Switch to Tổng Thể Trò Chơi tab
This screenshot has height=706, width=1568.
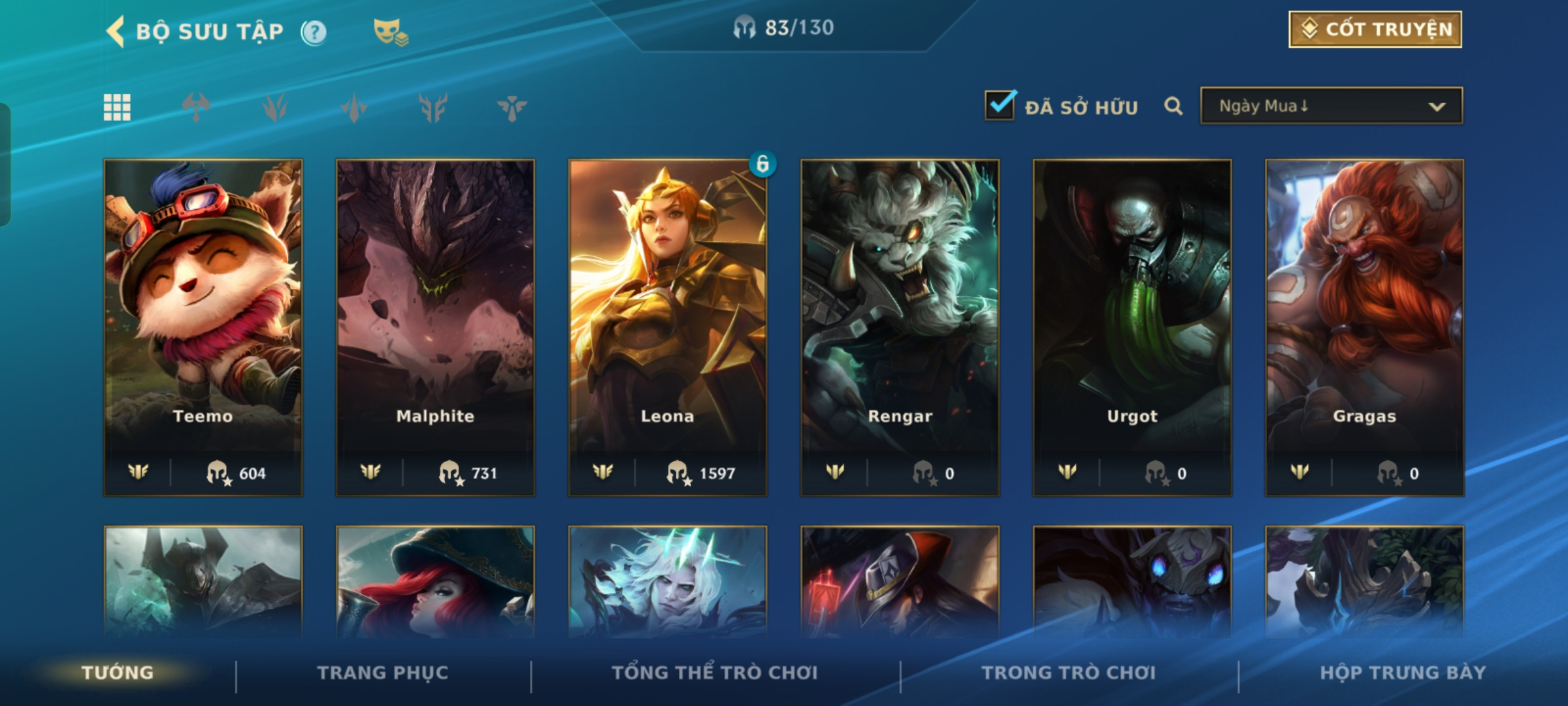point(715,673)
